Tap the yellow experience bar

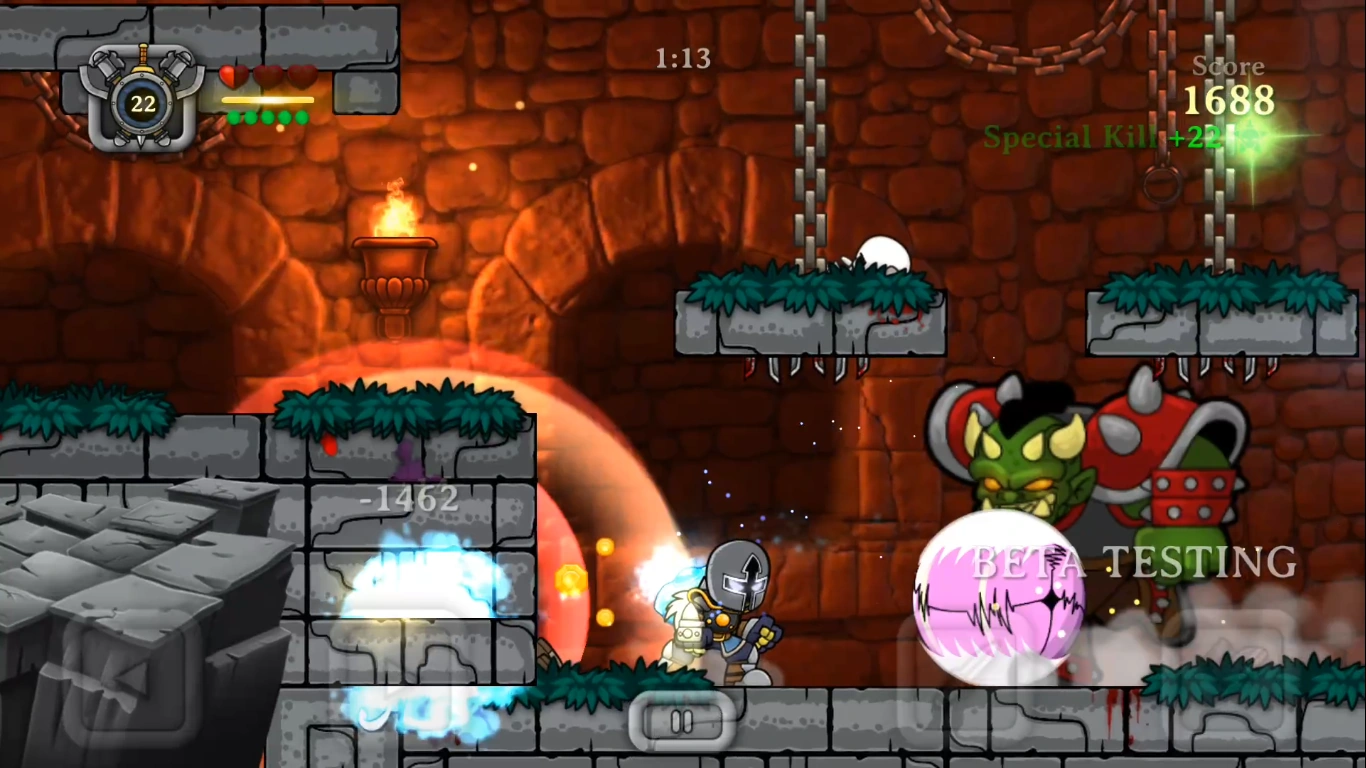point(268,100)
